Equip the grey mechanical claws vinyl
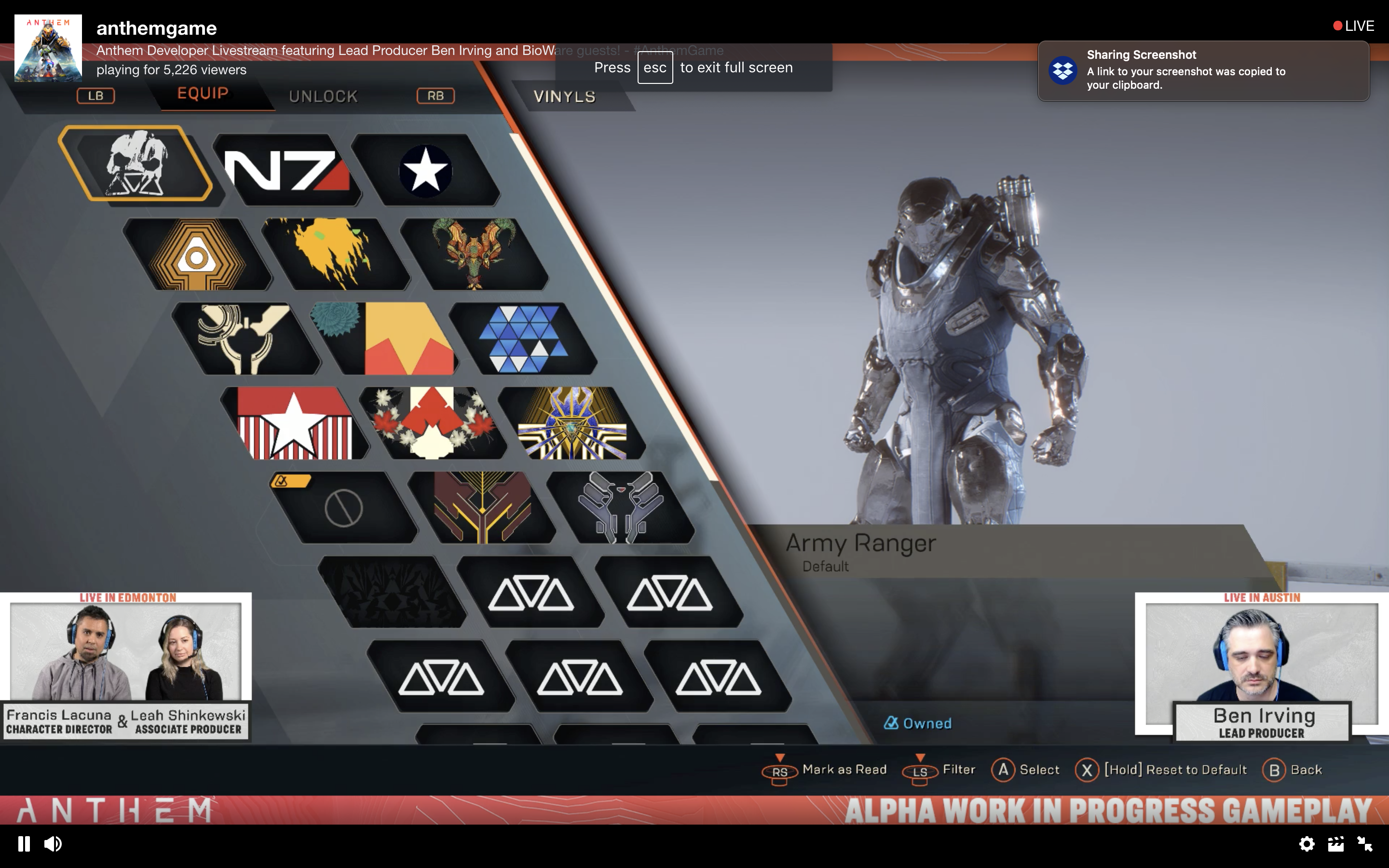 click(x=620, y=507)
